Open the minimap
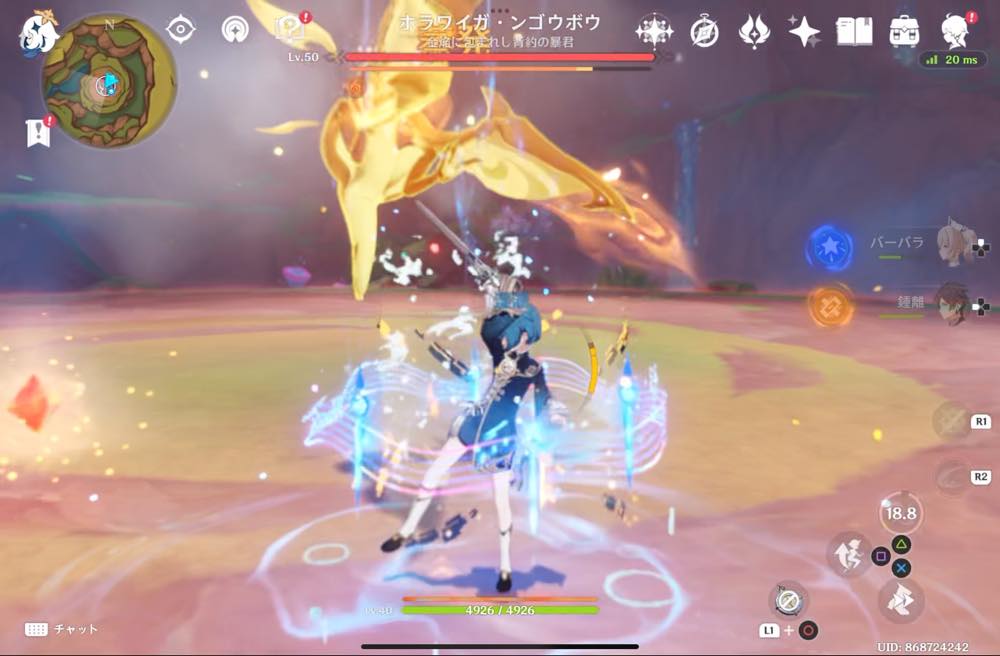Image resolution: width=1000 pixels, height=656 pixels. (108, 81)
